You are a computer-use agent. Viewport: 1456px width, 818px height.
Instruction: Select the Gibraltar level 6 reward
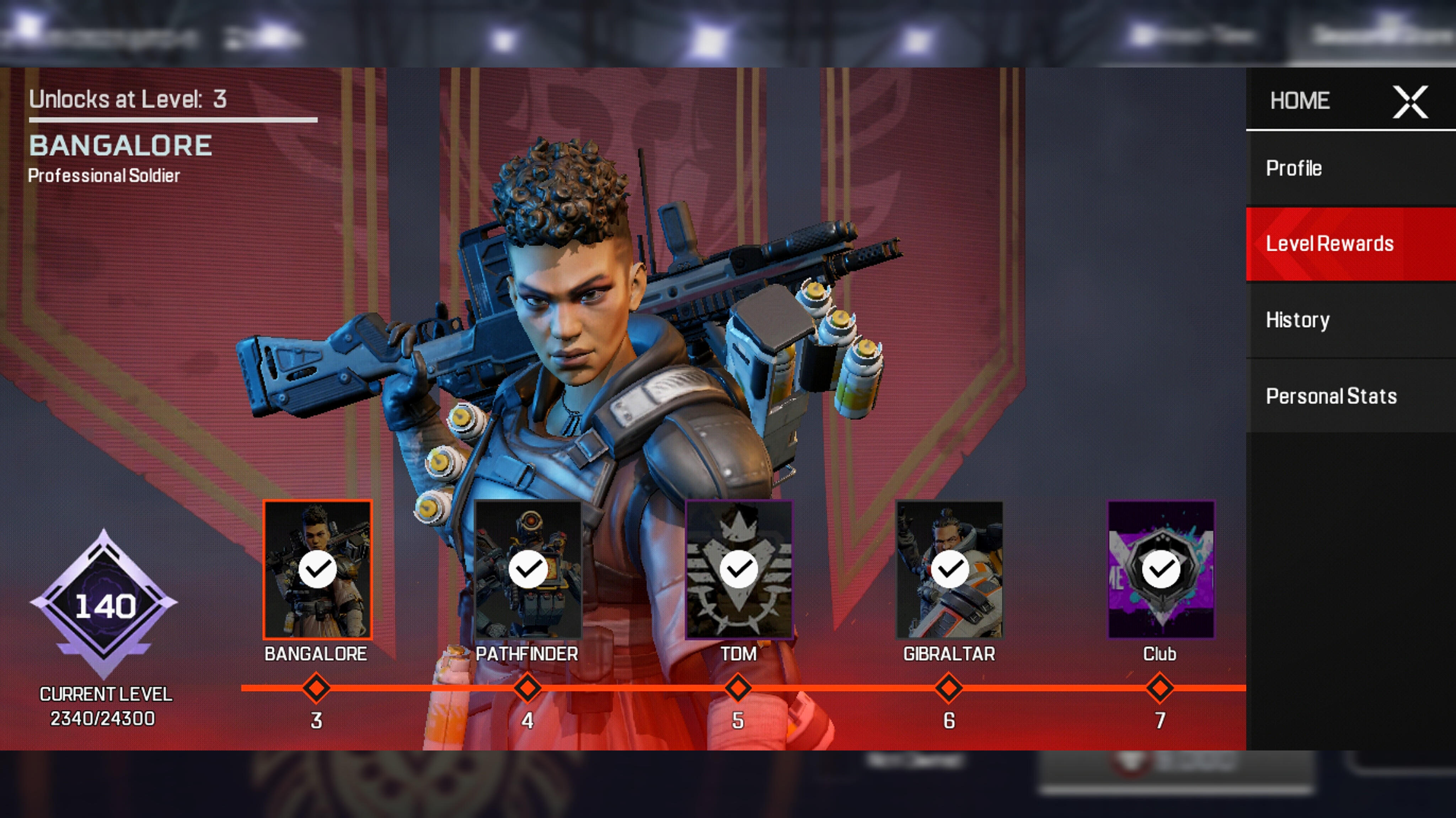click(949, 569)
